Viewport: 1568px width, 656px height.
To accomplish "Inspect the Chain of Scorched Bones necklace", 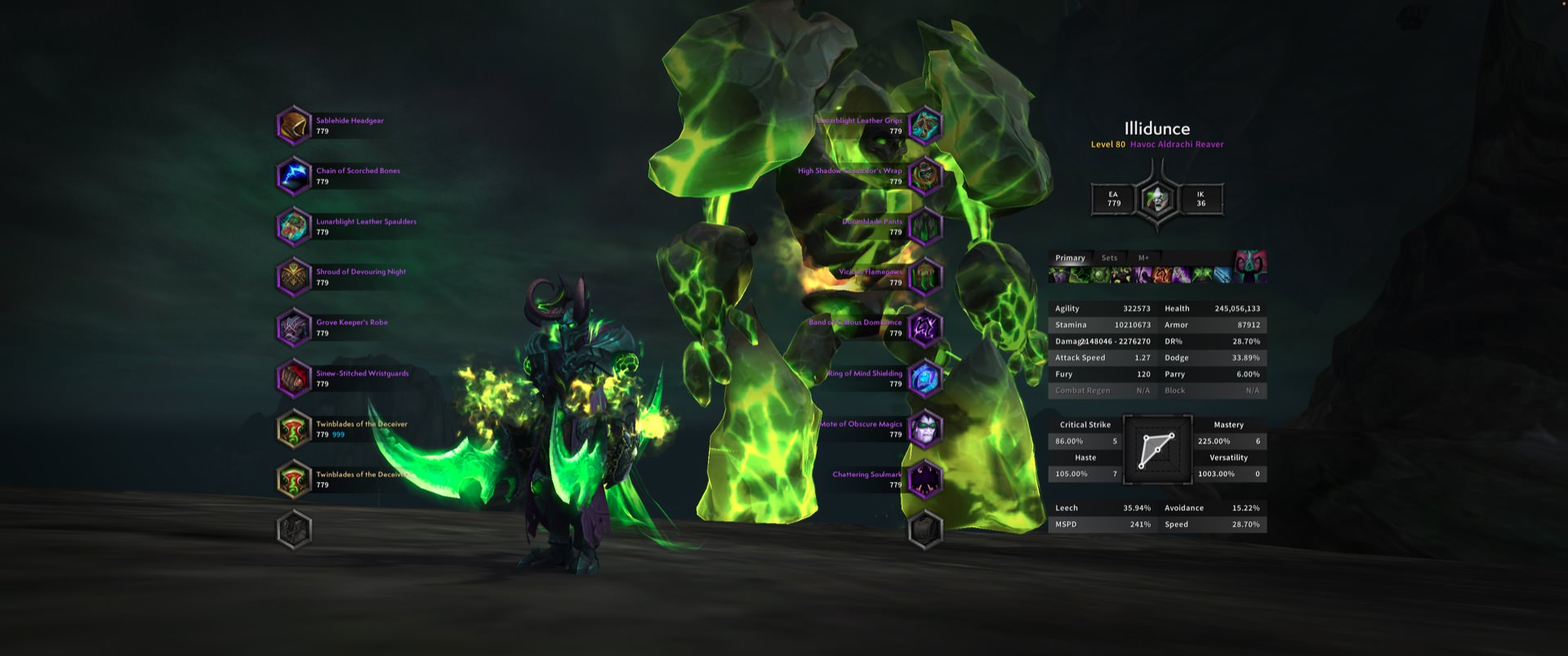I will 294,176.
